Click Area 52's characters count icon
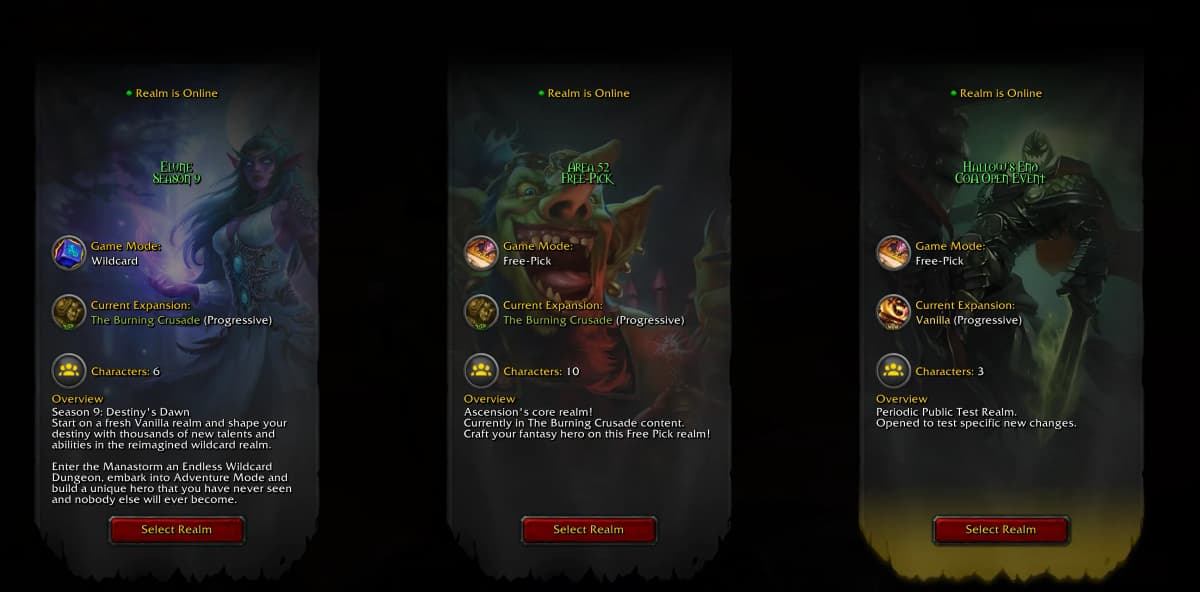Image resolution: width=1200 pixels, height=592 pixels. 481,371
